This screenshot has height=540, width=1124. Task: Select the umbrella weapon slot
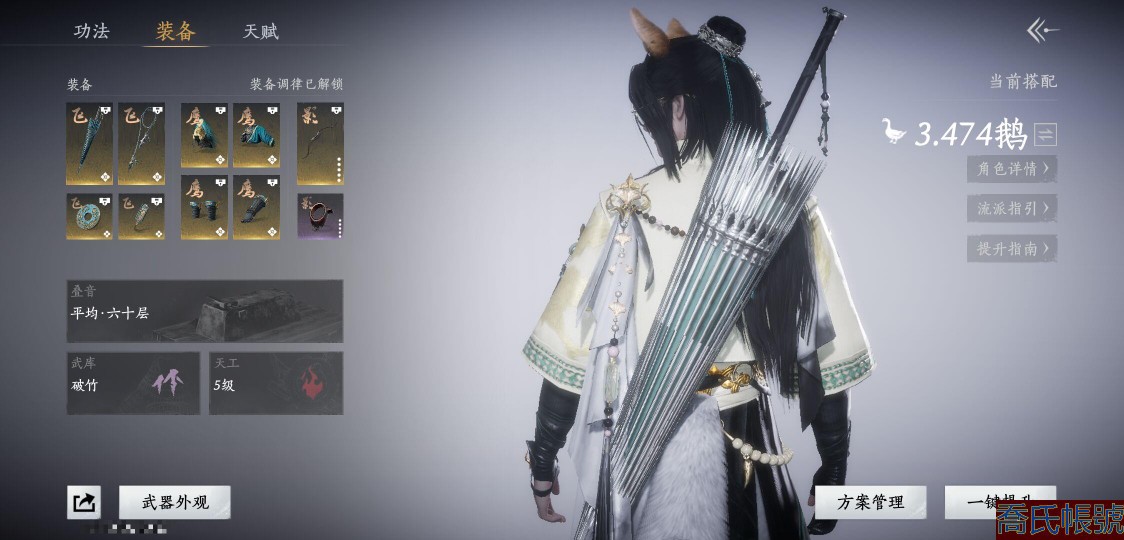[x=90, y=143]
